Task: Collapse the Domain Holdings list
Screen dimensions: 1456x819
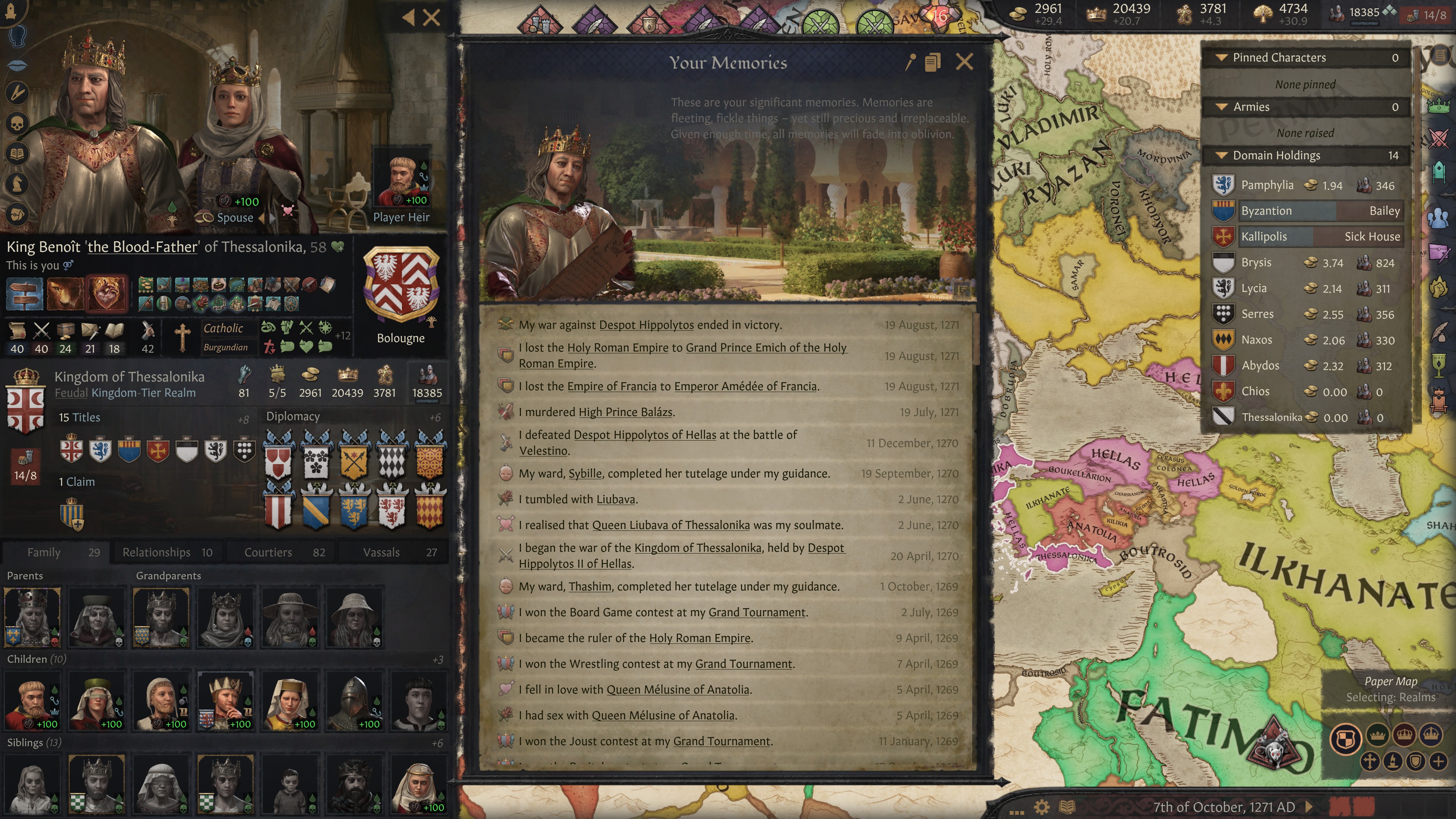Action: [1222, 155]
